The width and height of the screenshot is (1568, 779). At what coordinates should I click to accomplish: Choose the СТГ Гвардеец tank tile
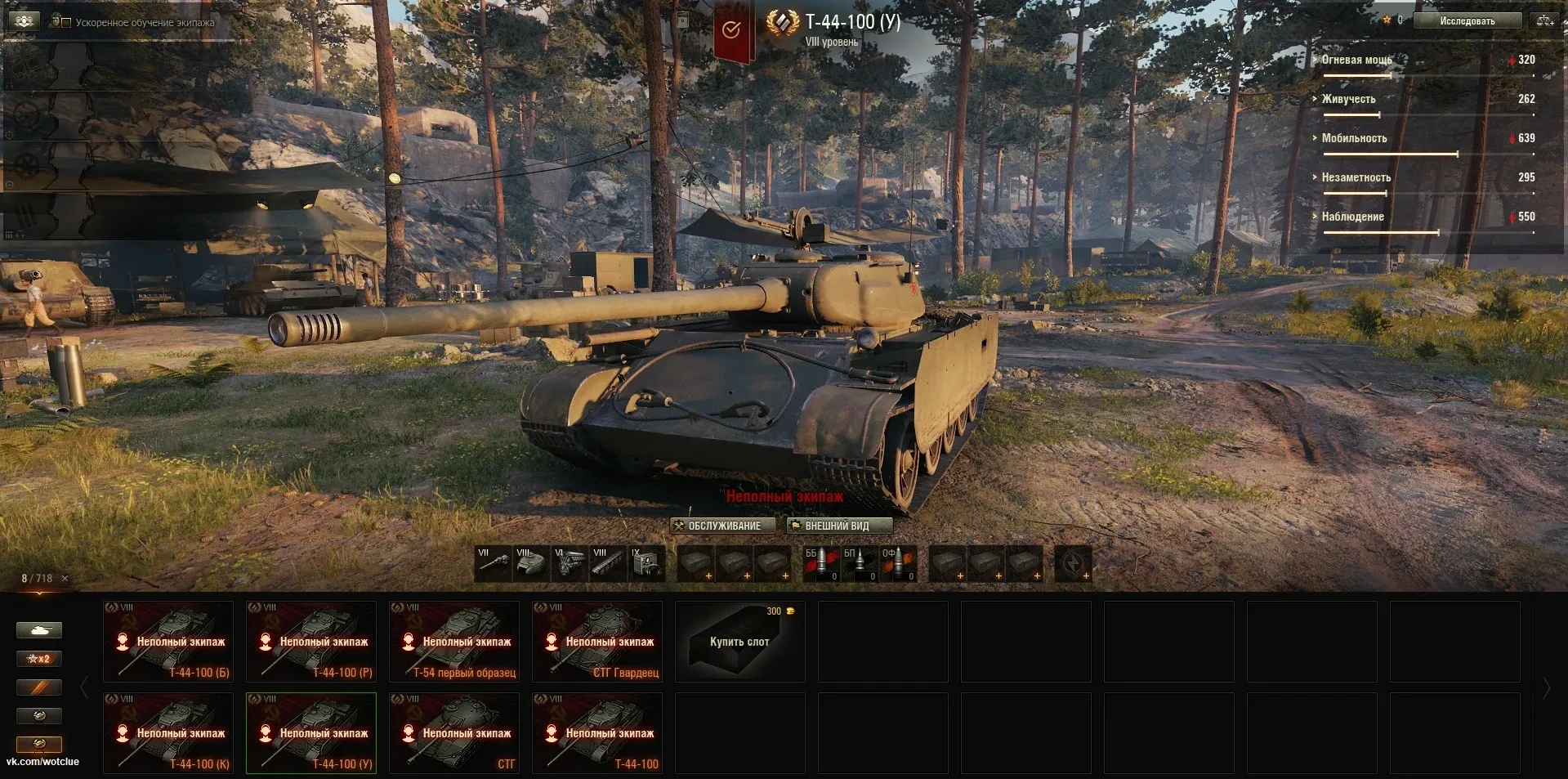[597, 642]
